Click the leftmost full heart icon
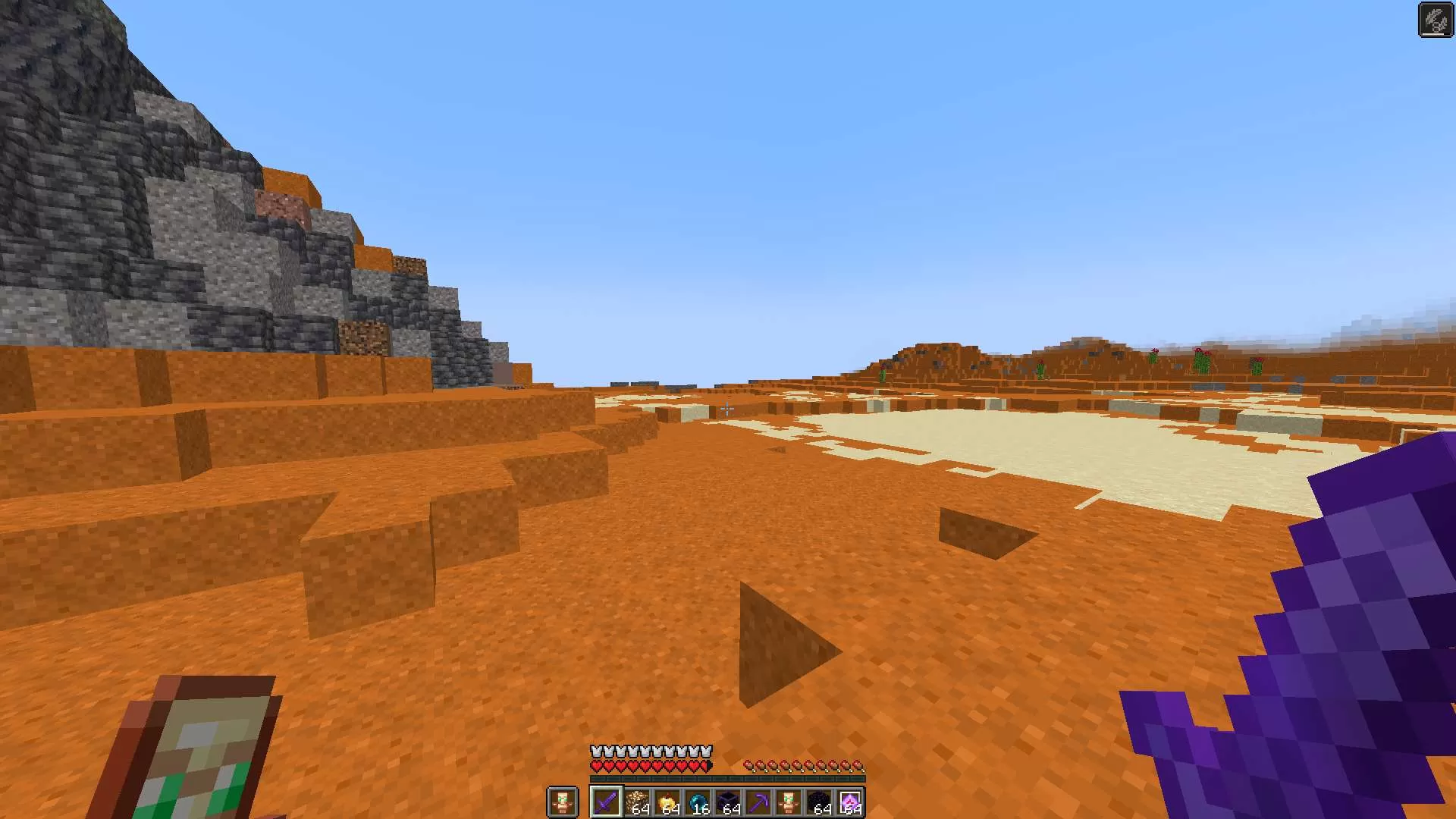Viewport: 1456px width, 819px height. pyautogui.click(x=596, y=765)
